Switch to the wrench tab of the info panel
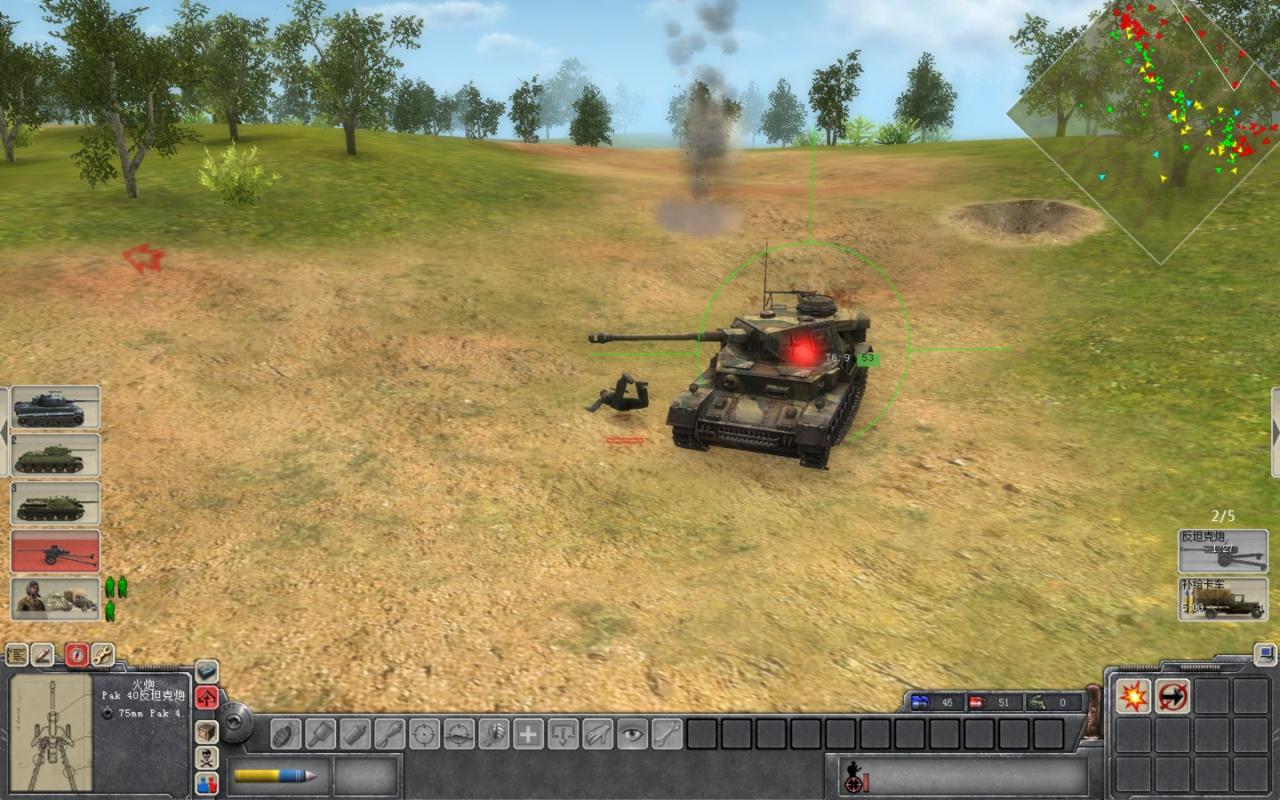The width and height of the screenshot is (1280, 800). (103, 655)
